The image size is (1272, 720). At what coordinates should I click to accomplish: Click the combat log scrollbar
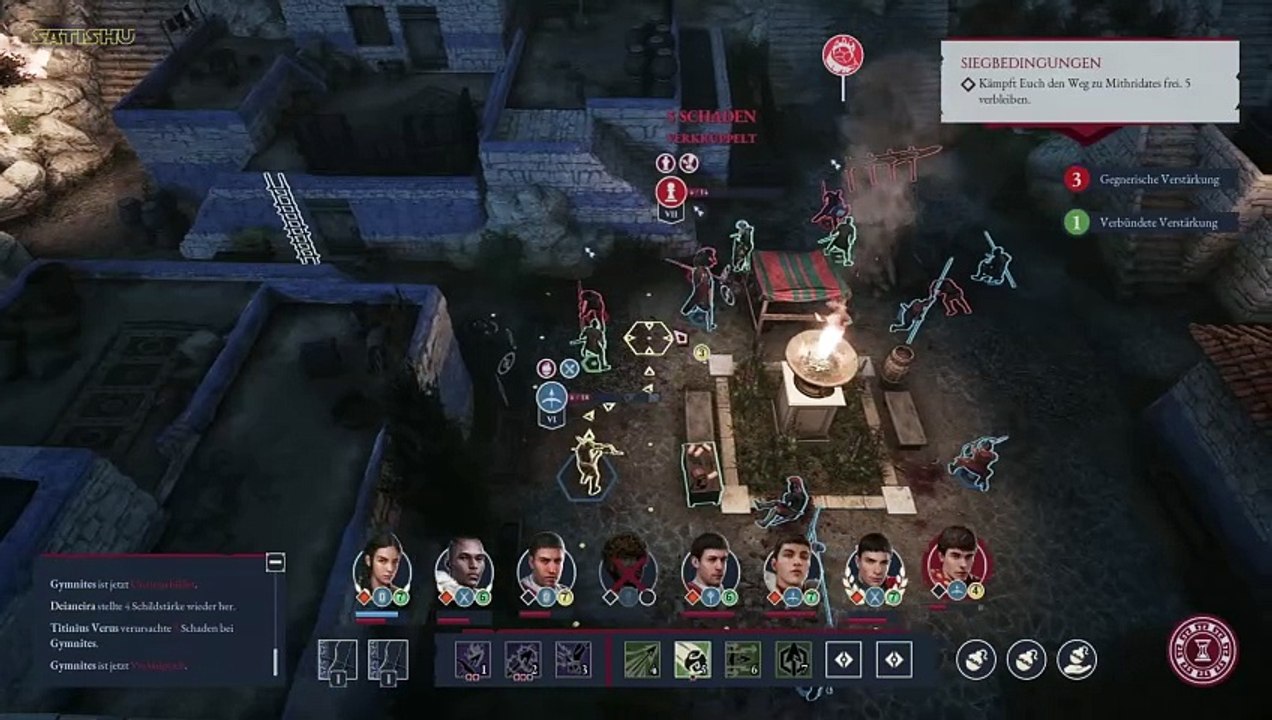[x=277, y=662]
